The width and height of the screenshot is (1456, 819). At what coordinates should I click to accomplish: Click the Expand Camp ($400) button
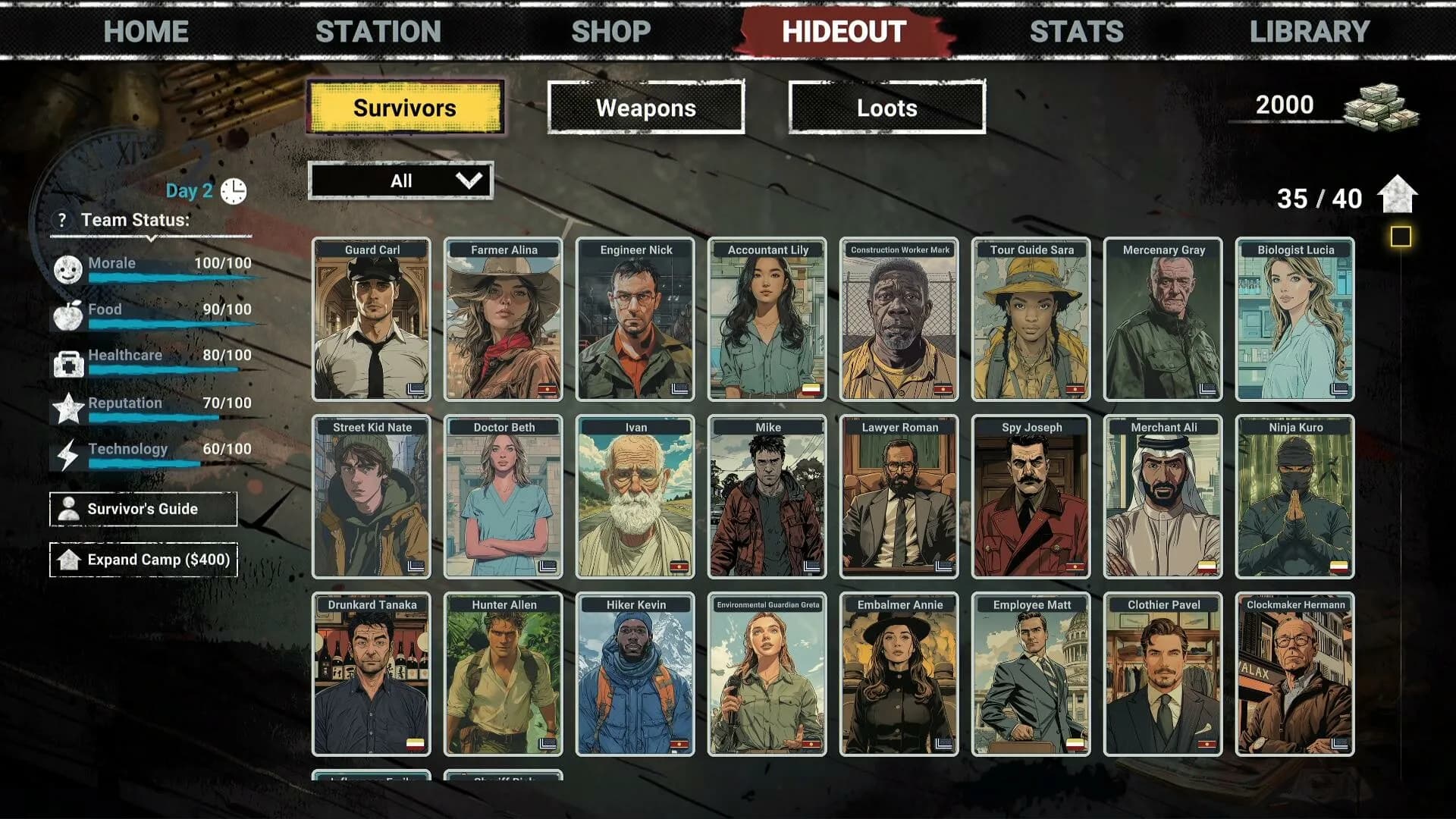(143, 560)
